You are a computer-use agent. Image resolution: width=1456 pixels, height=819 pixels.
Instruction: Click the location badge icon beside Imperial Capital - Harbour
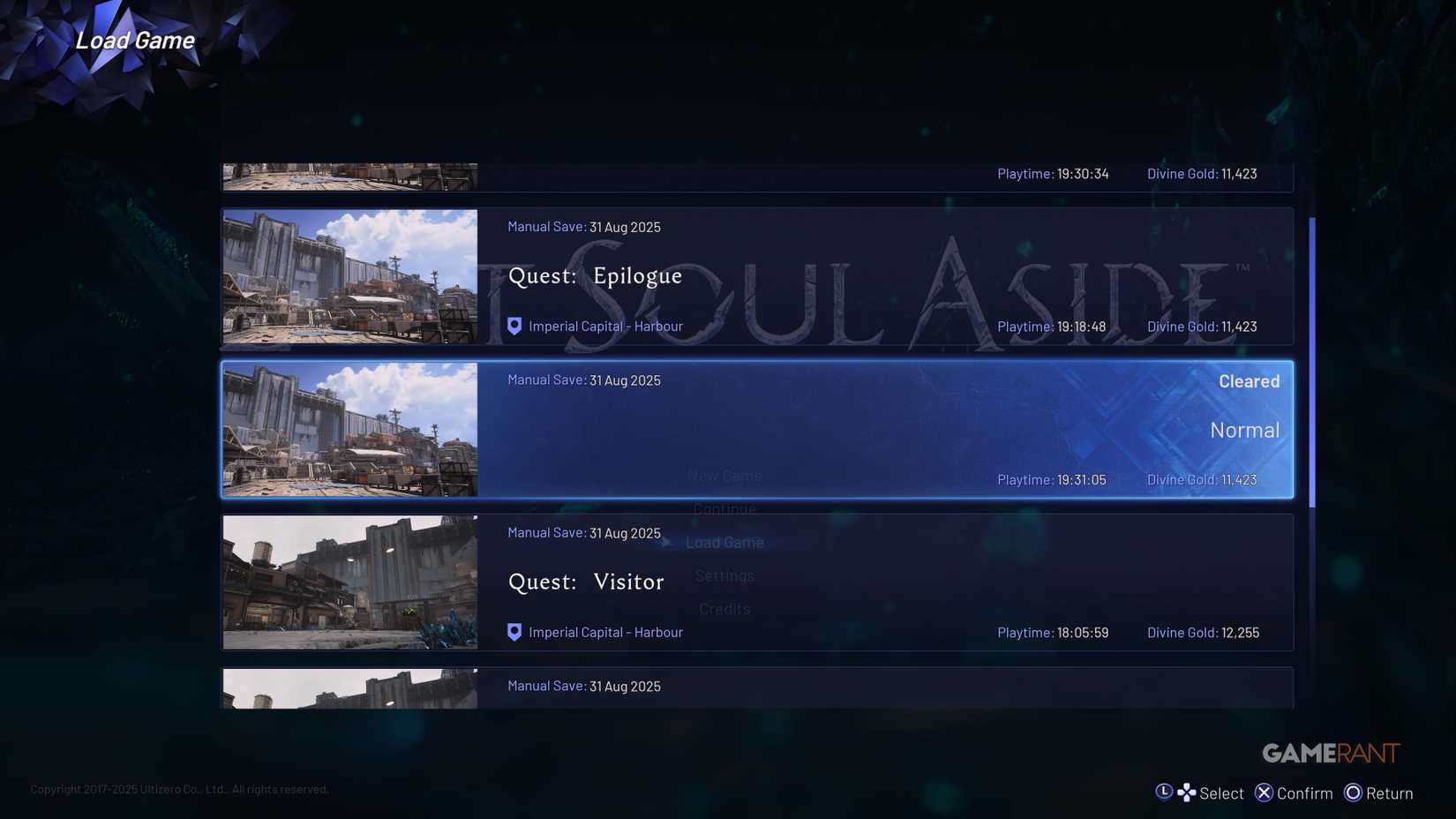coord(514,326)
